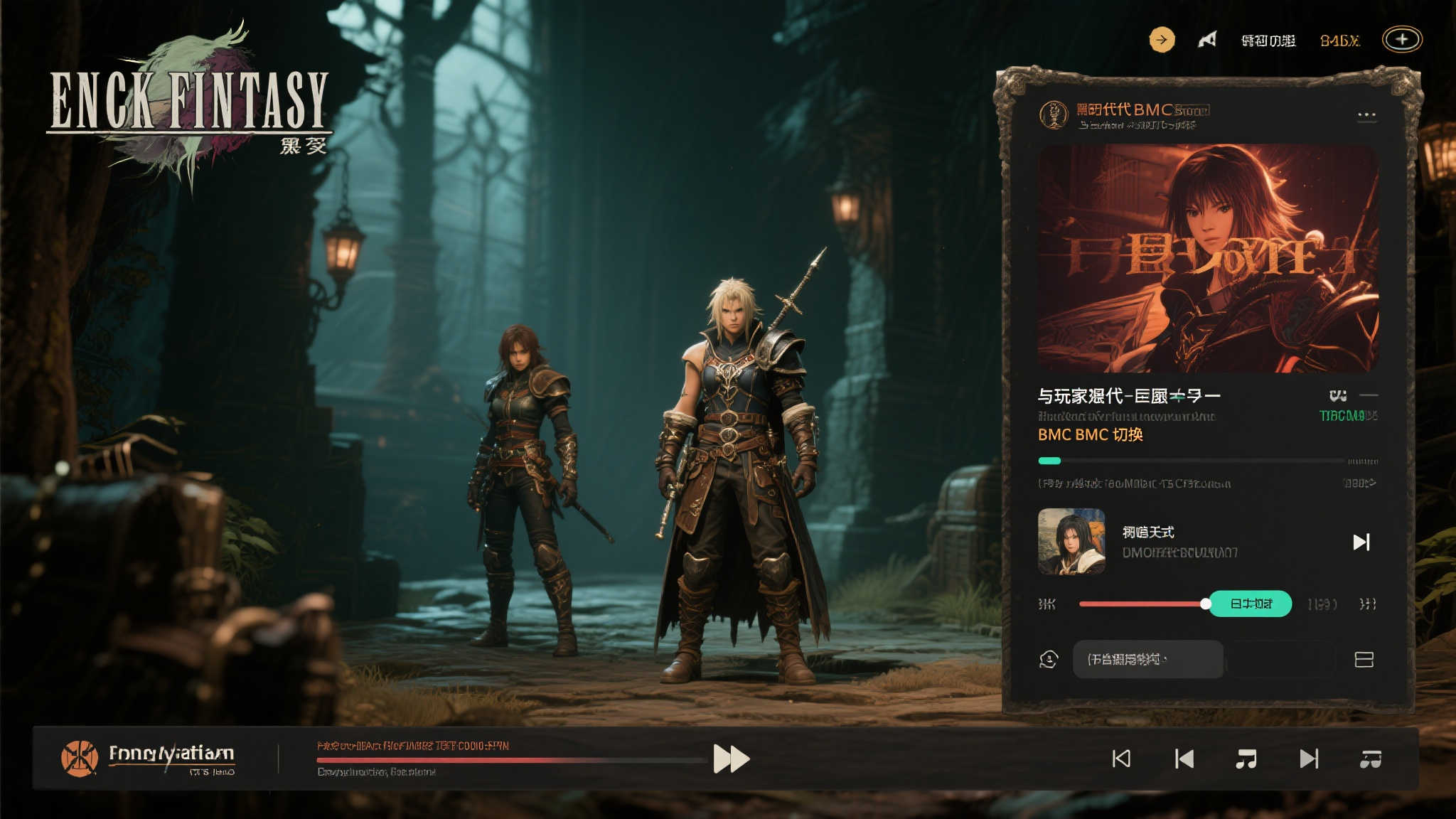1456x819 pixels.
Task: Skip to next track in music panel
Action: pyautogui.click(x=1361, y=542)
